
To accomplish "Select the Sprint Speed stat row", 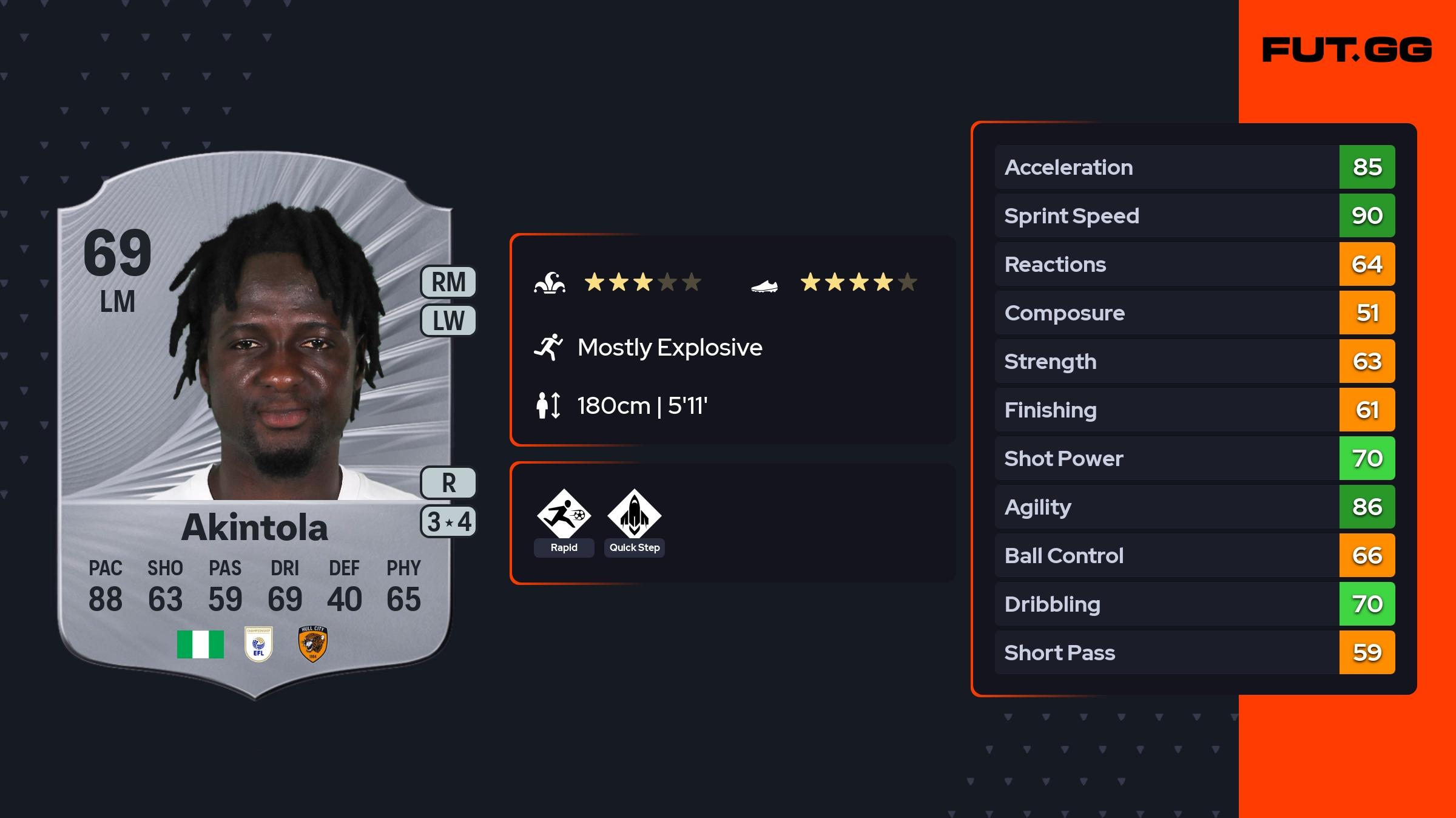I will click(1194, 215).
